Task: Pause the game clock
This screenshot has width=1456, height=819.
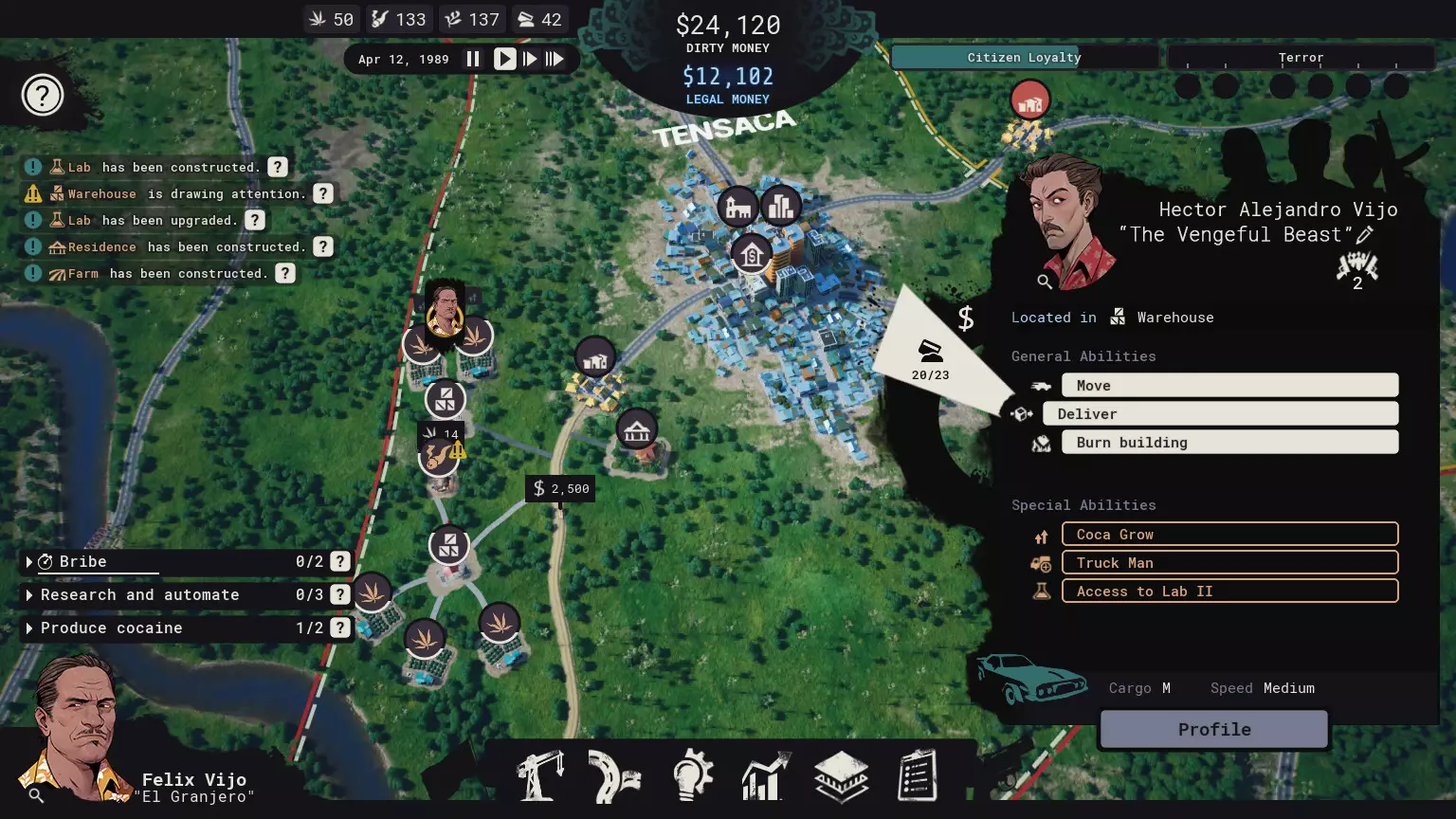Action: coord(473,59)
